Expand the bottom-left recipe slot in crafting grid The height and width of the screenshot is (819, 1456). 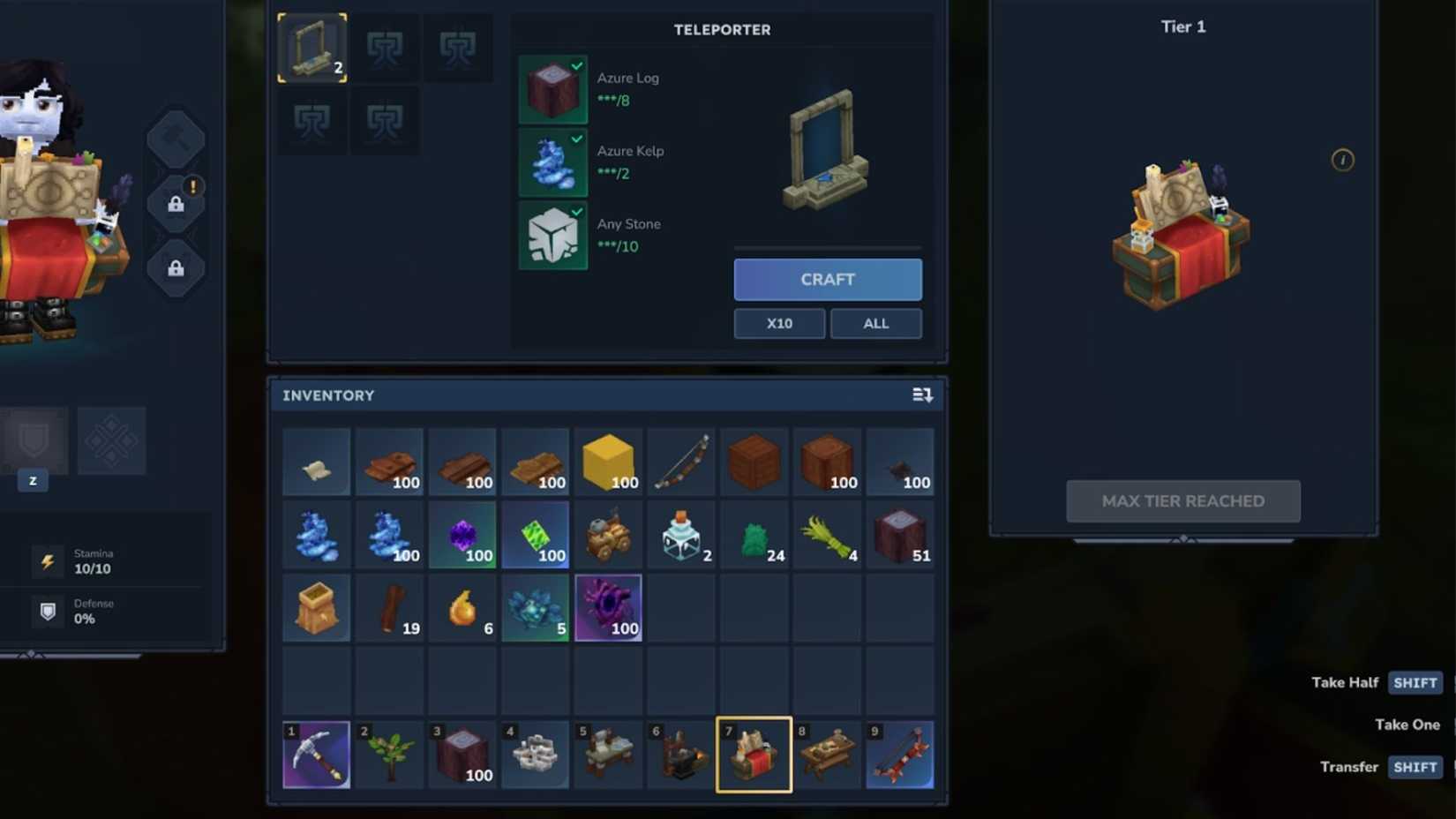(x=311, y=121)
